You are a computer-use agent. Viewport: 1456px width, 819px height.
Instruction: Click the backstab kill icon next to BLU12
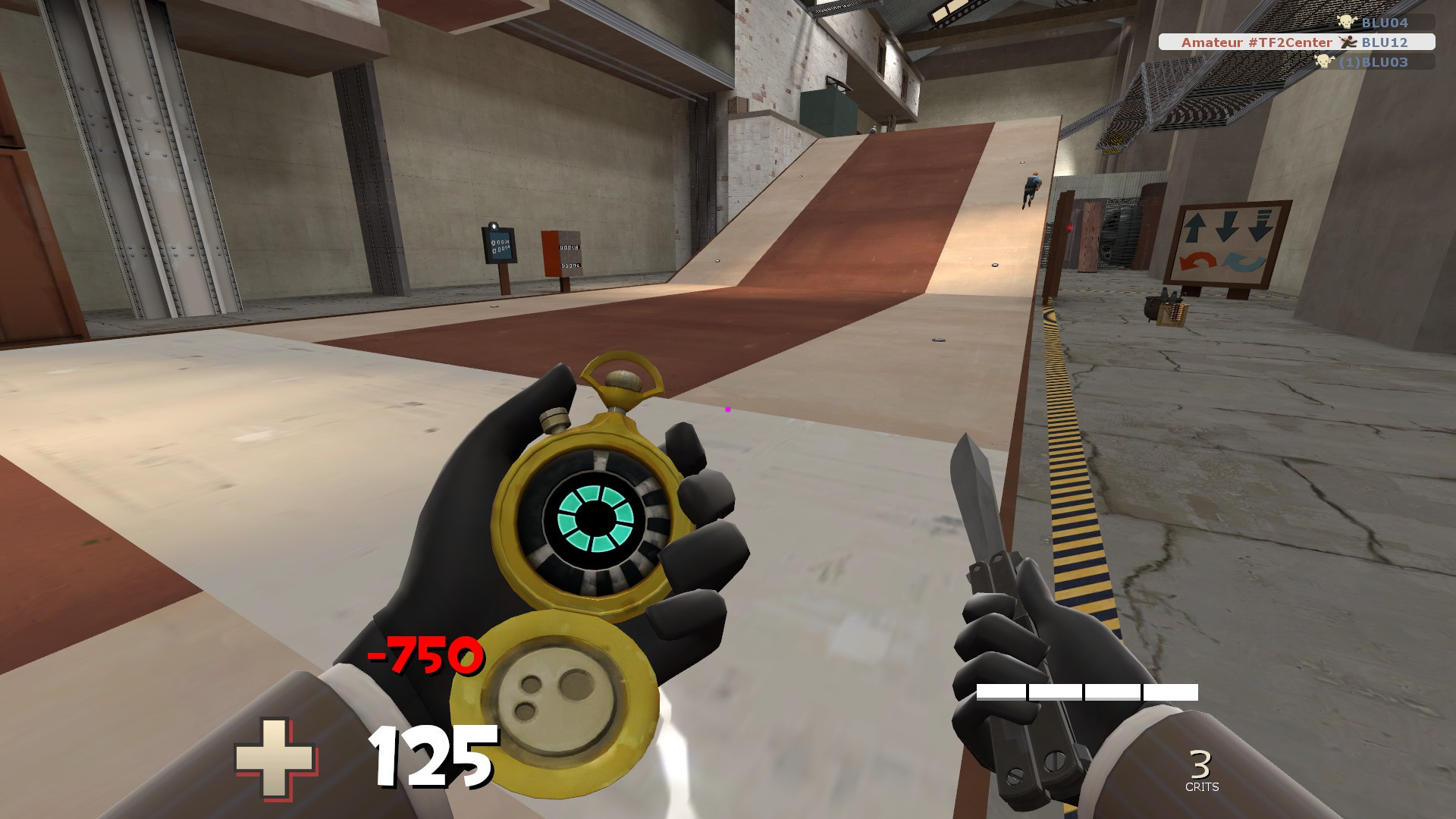click(1348, 42)
